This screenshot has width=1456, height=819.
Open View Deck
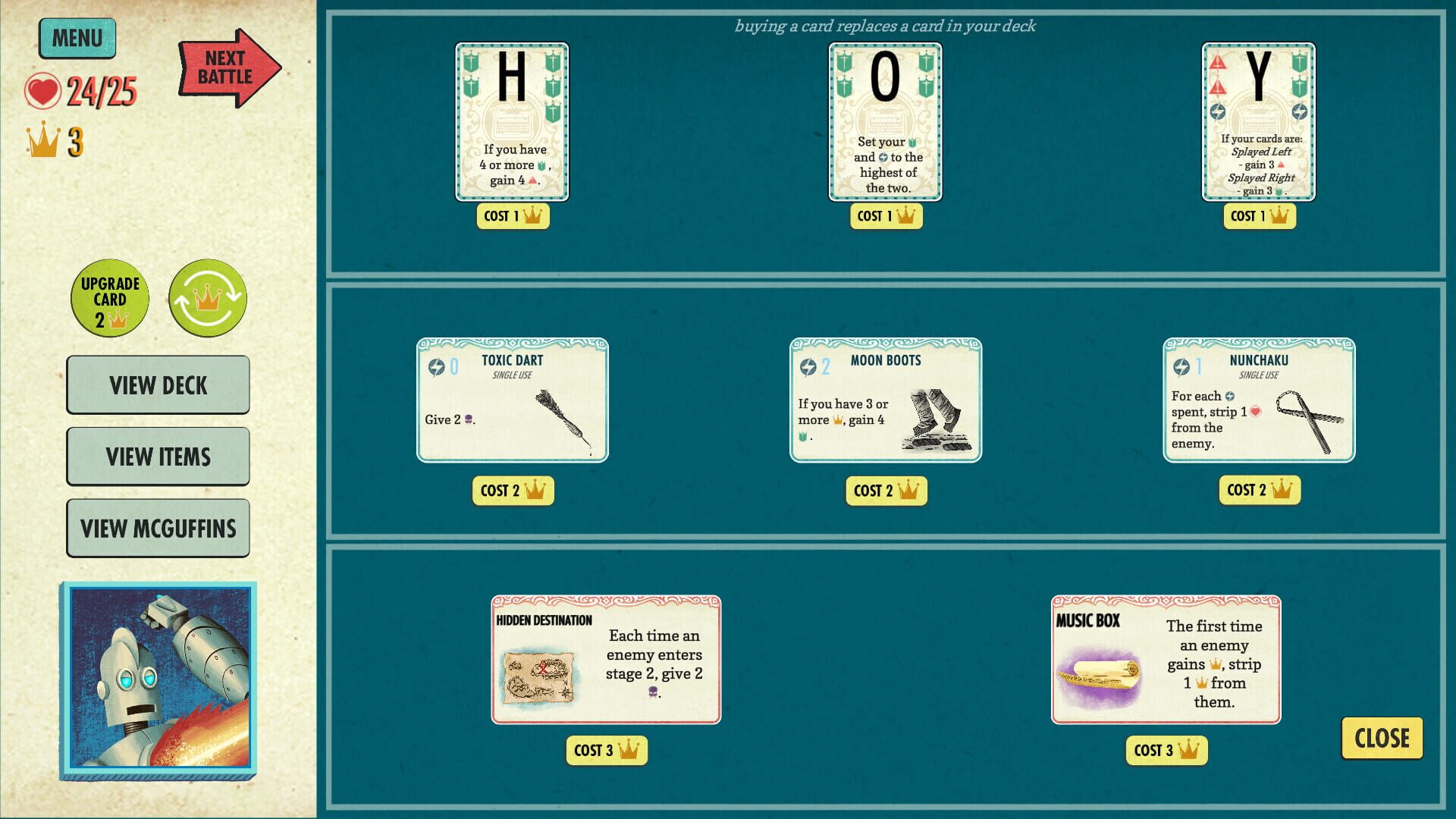[158, 385]
